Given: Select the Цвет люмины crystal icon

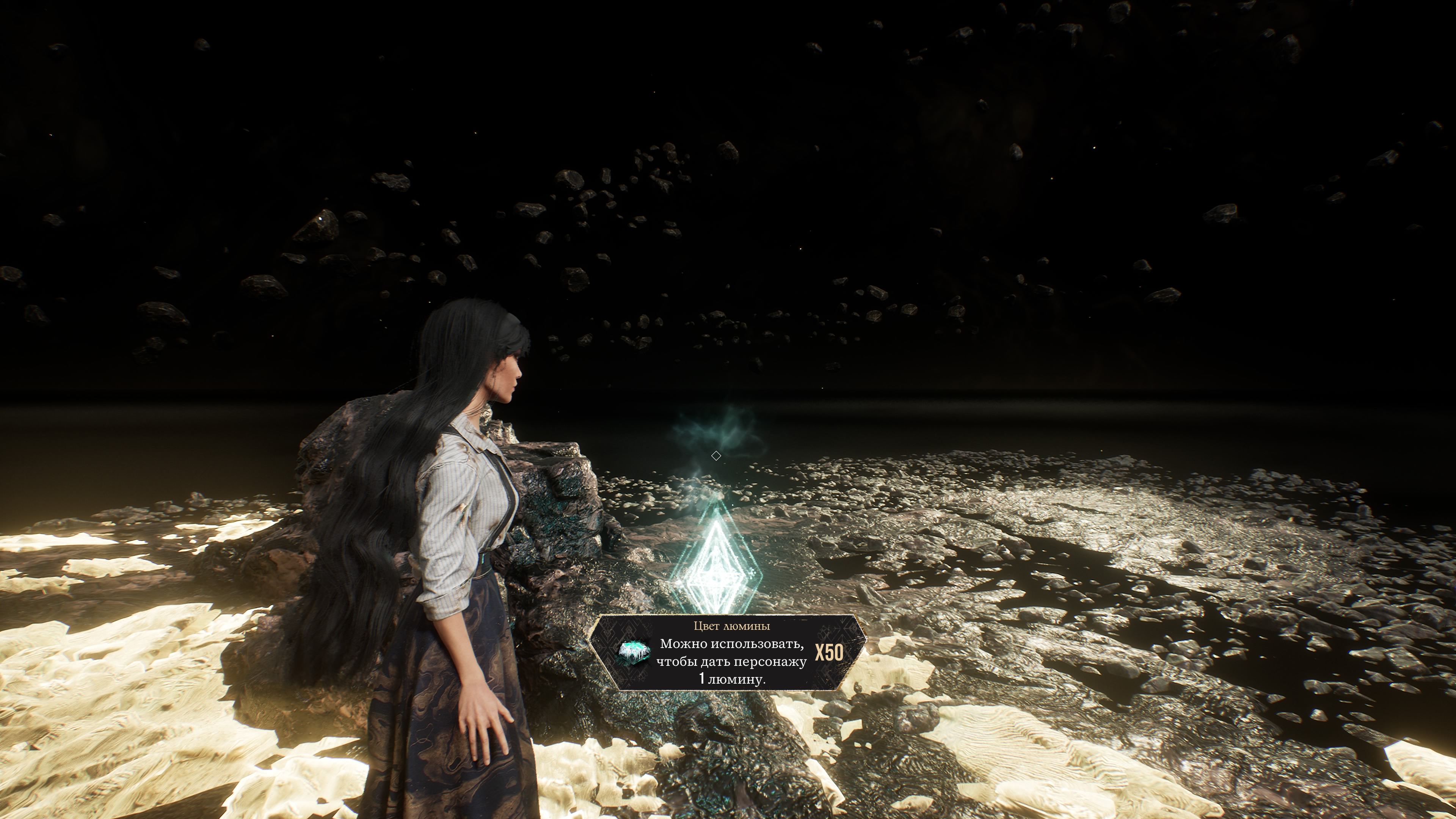Looking at the screenshot, I should [634, 653].
